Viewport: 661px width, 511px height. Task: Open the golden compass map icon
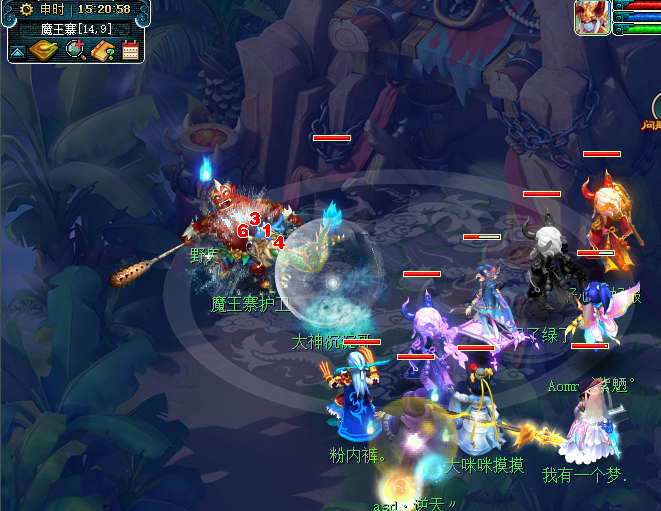click(x=43, y=50)
